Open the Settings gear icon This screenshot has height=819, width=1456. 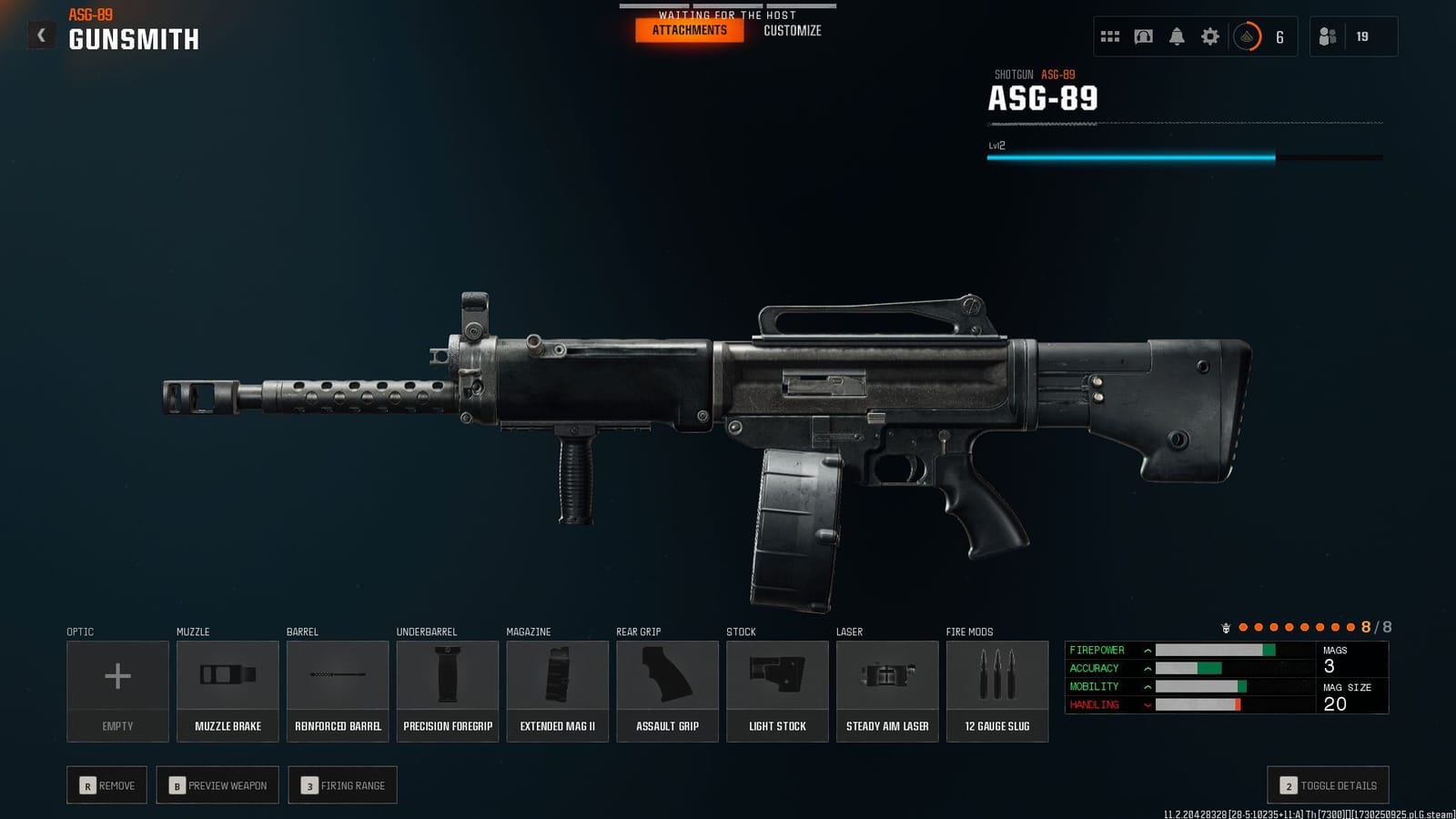[1209, 36]
